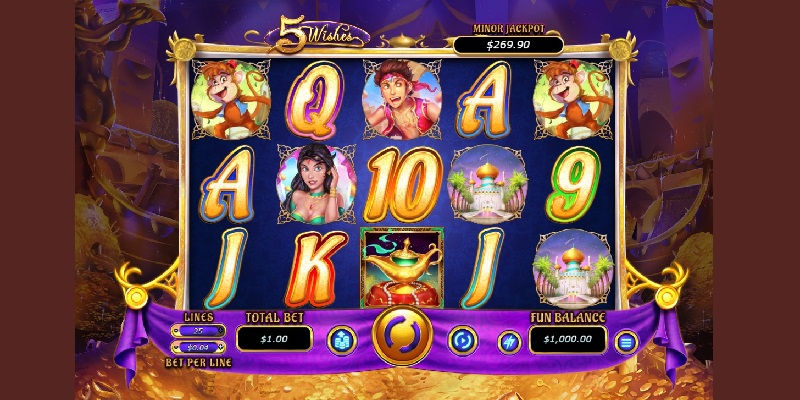
Task: Start autoplay spins
Action: (462, 339)
